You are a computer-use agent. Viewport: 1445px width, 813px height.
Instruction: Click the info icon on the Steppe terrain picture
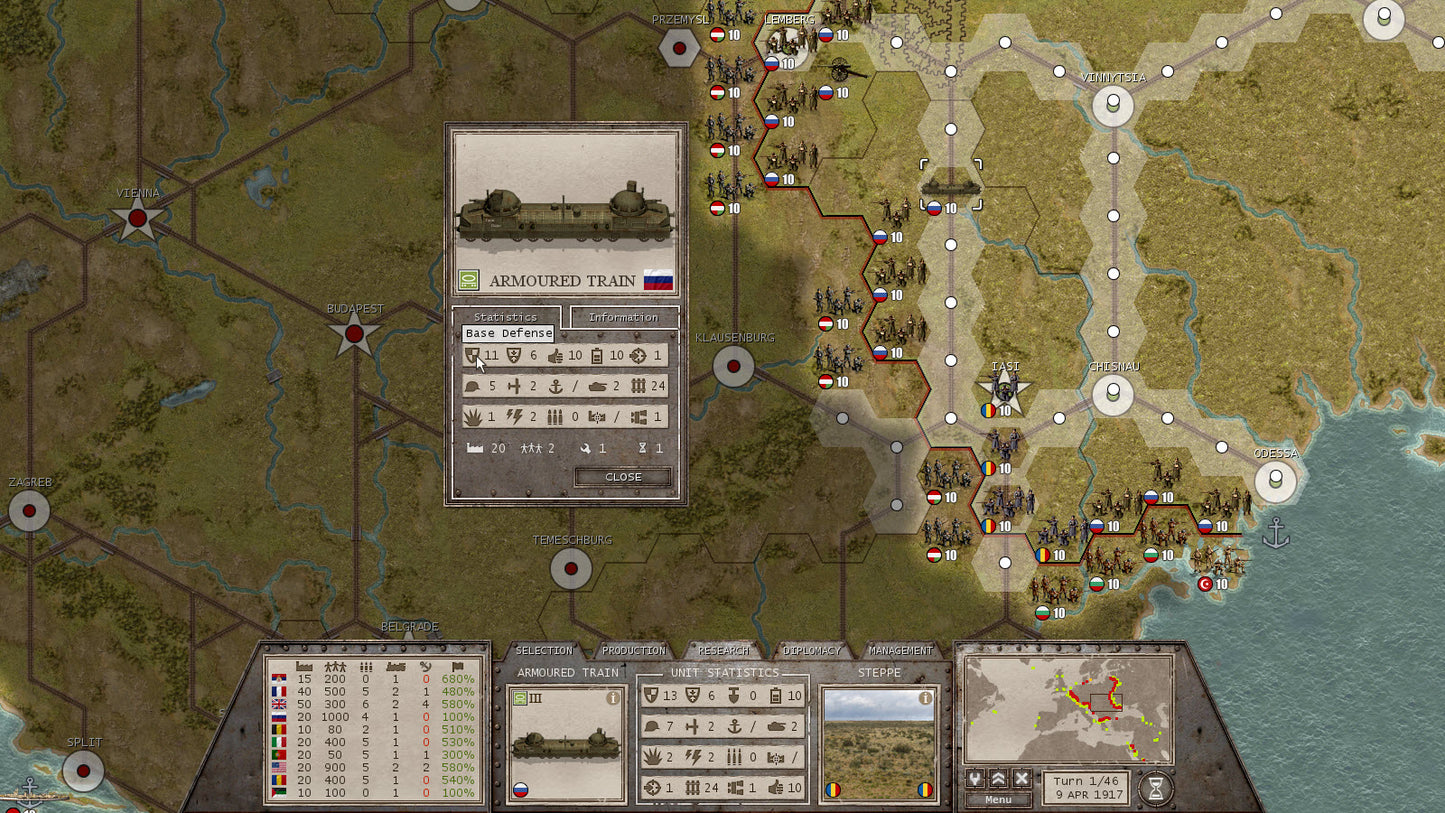pyautogui.click(x=925, y=698)
